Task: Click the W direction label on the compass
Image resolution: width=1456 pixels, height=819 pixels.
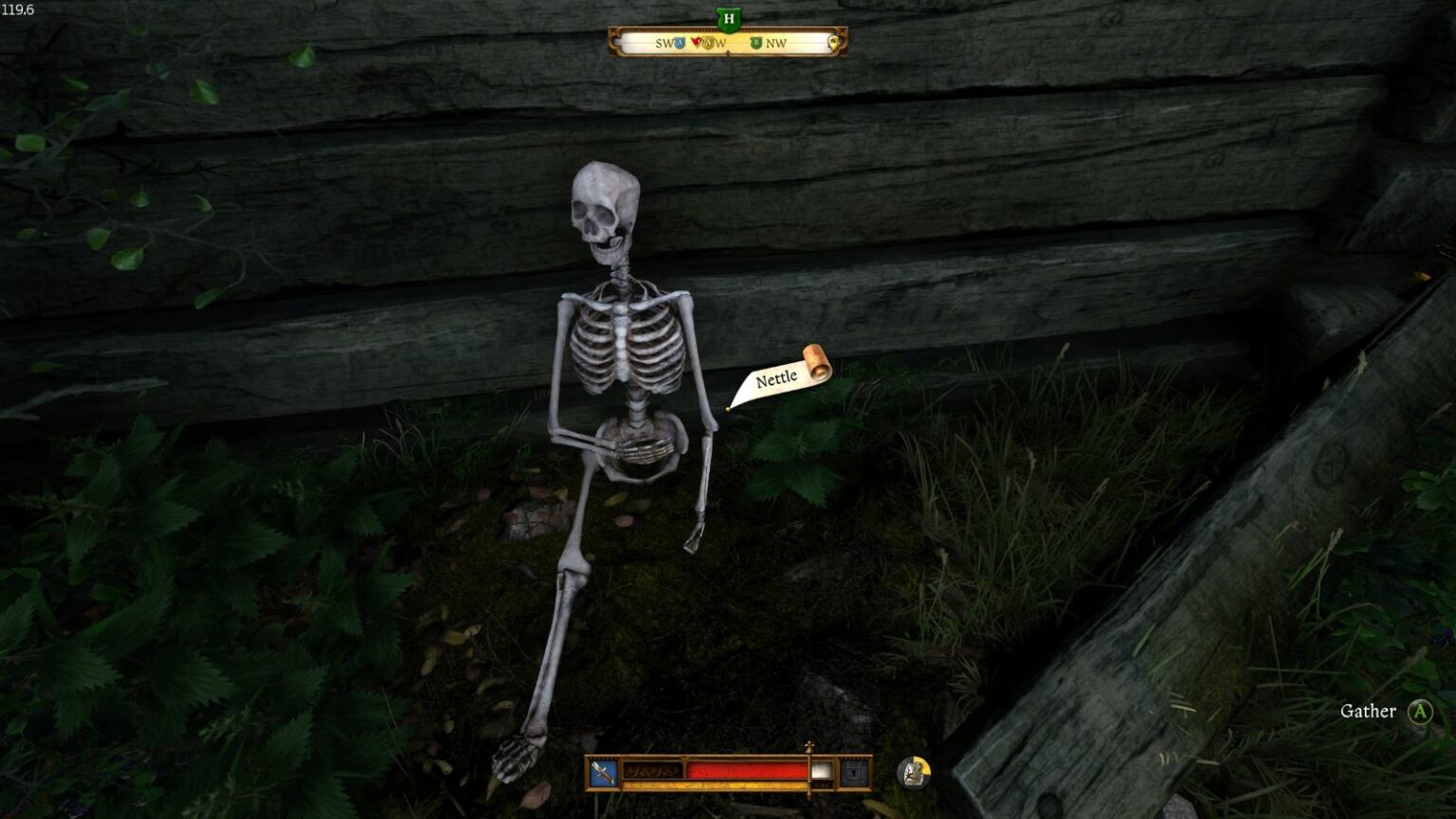Action: tap(723, 43)
